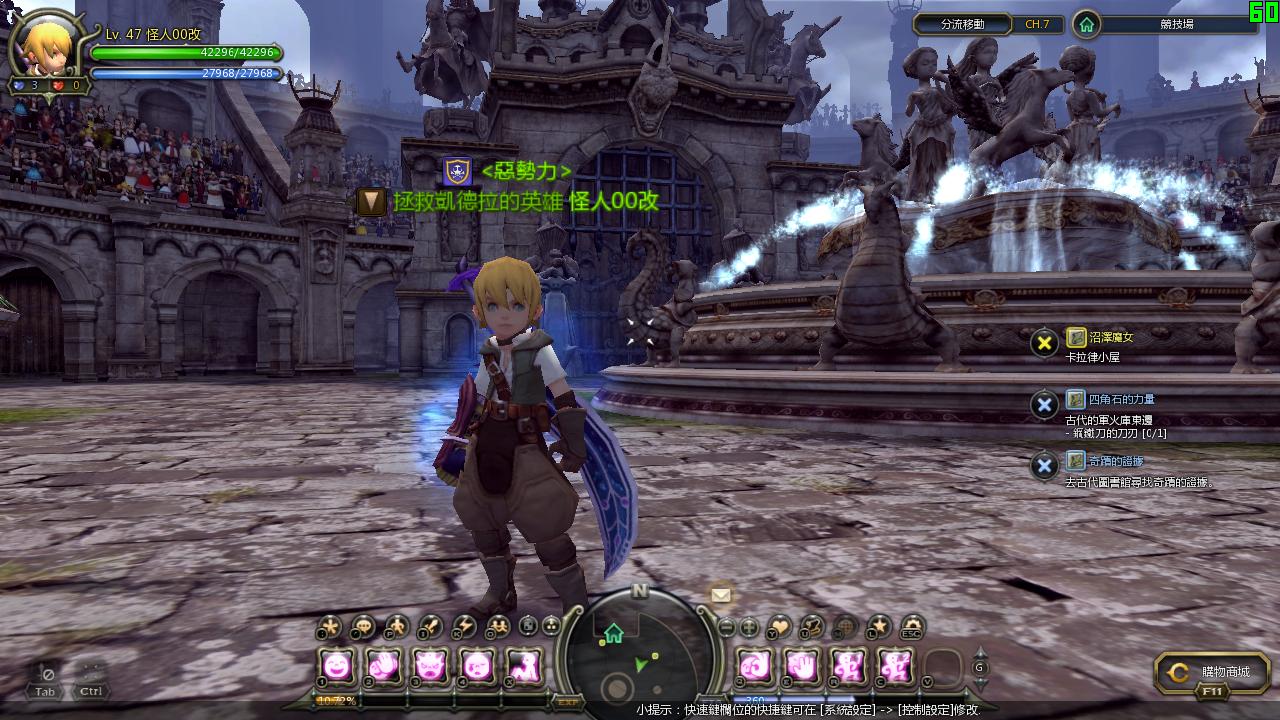The width and height of the screenshot is (1280, 720).
Task: Select the sitting figure gesture slot
Action: pyautogui.click(x=524, y=664)
